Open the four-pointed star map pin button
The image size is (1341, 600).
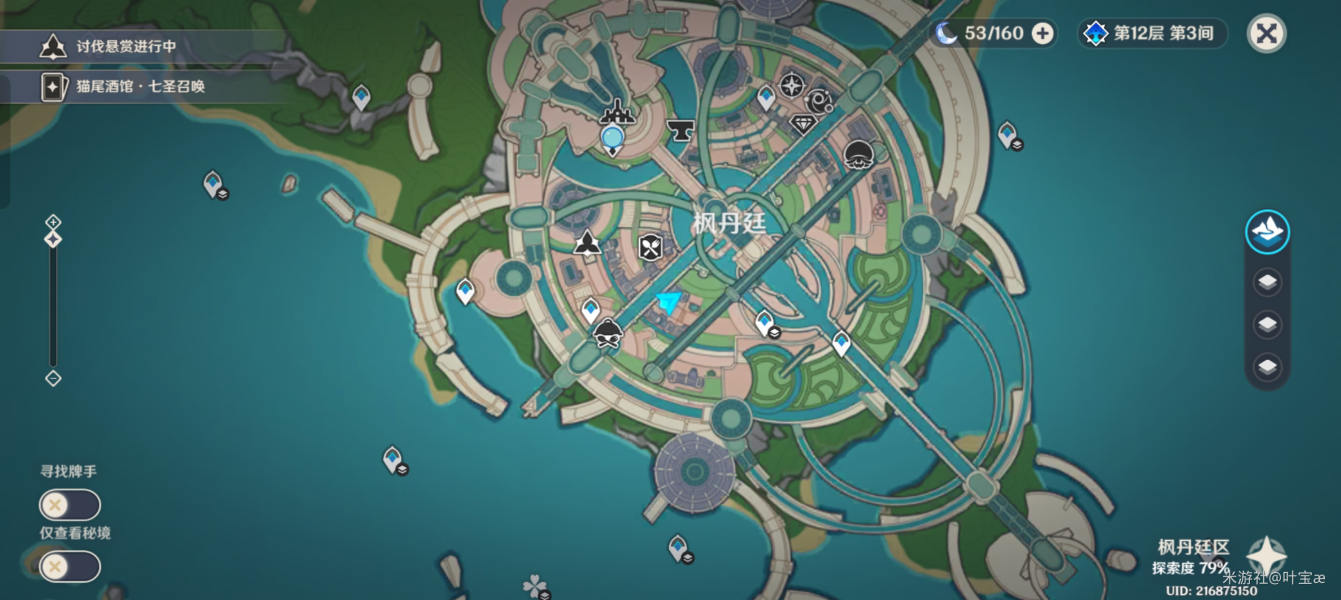click(1265, 556)
